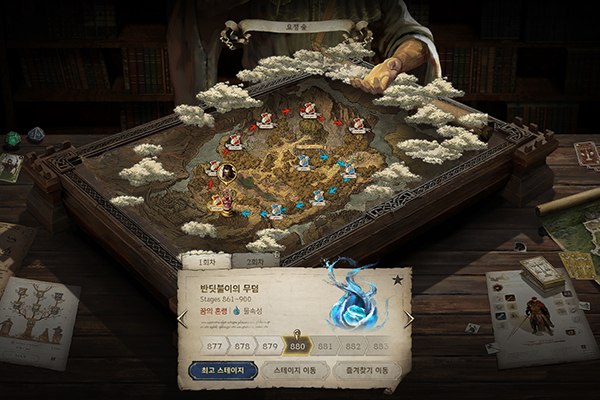Image resolution: width=600 pixels, height=400 pixels.
Task: Toggle the favorite star on the stage panel
Action: (397, 279)
